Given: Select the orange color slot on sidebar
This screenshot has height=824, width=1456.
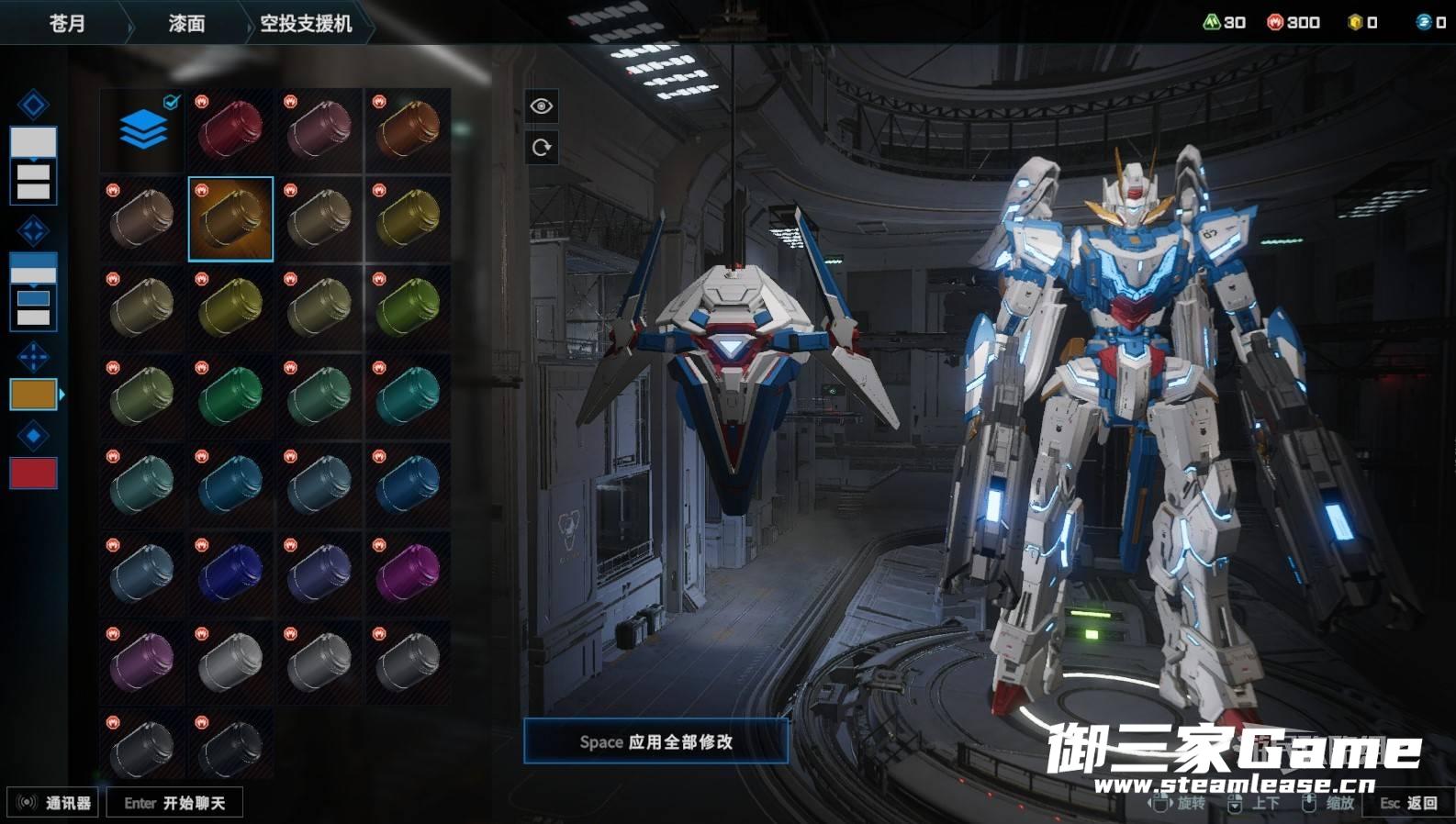Looking at the screenshot, I should click(33, 395).
